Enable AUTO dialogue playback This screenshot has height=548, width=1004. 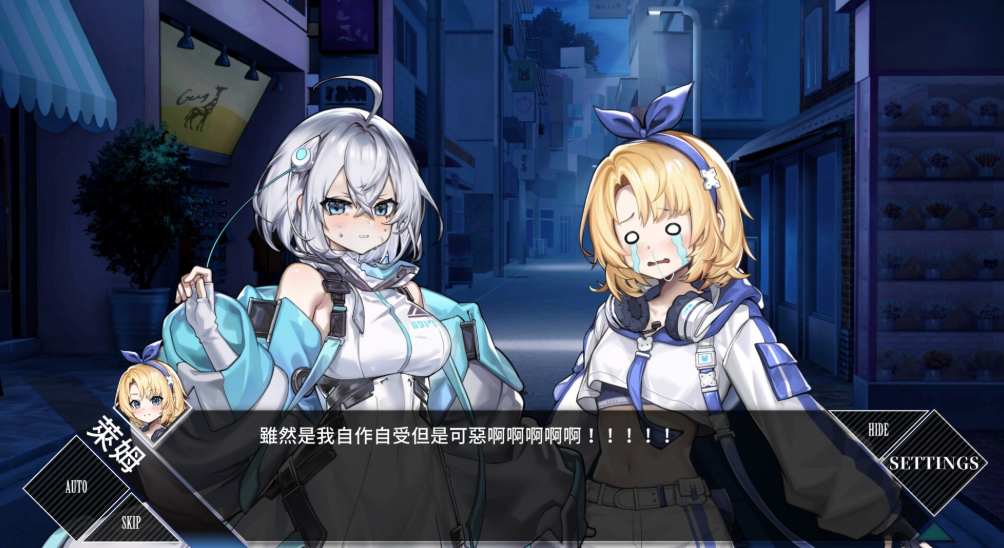(76, 487)
